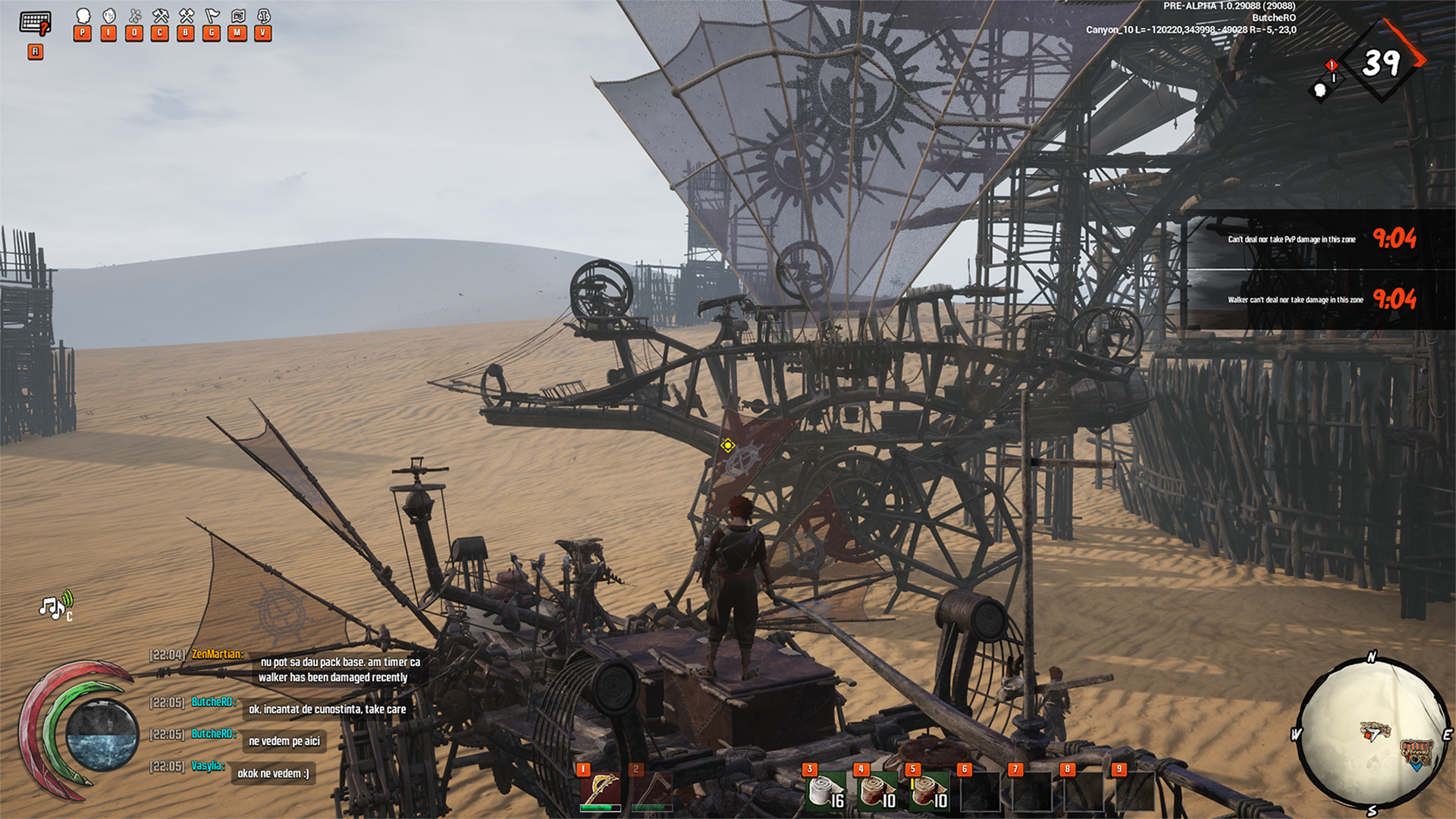
Task: Select the brown bandage in hotbar slot 4
Action: click(878, 792)
